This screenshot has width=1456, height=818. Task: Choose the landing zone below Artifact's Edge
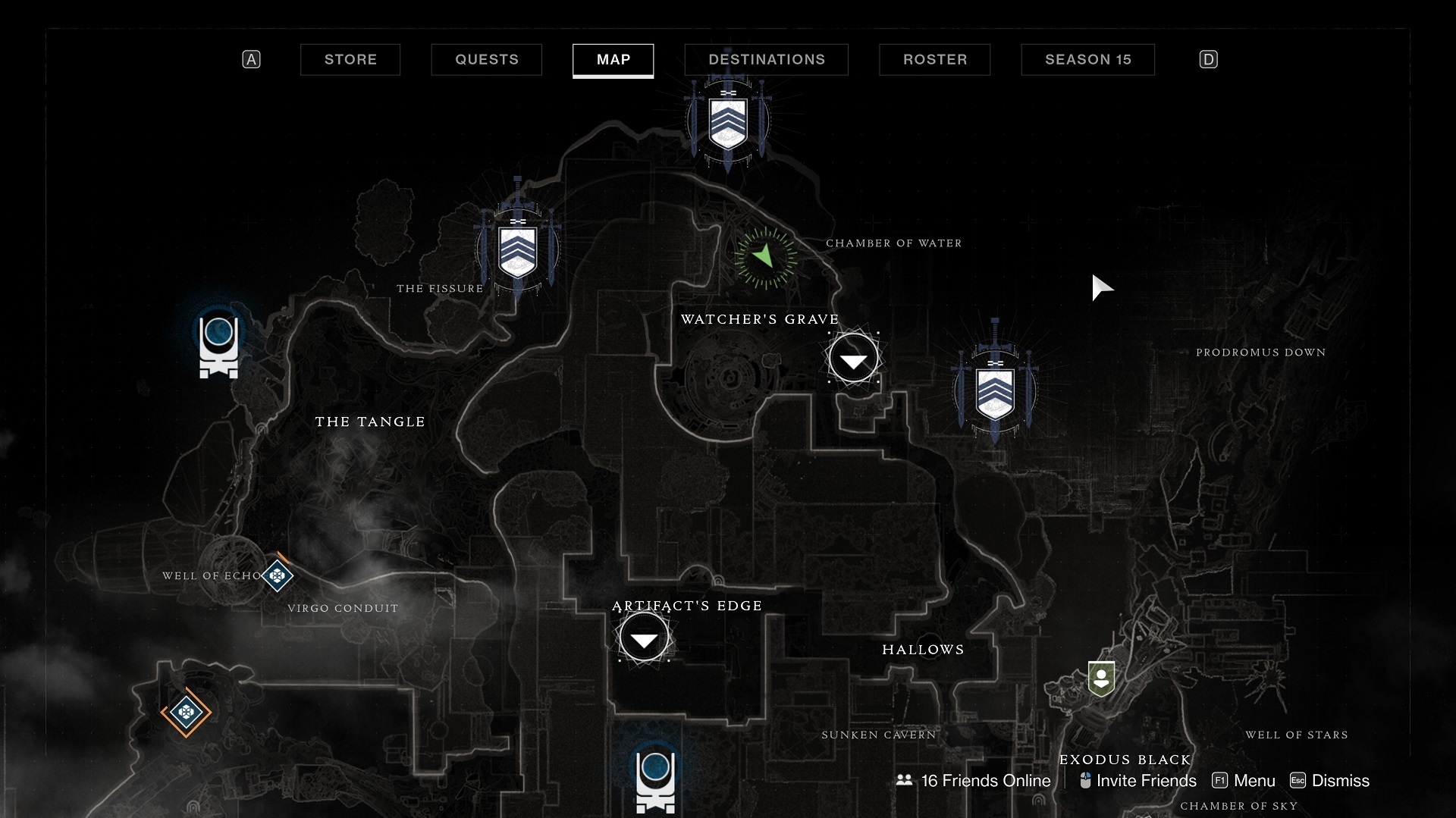[x=654, y=779]
